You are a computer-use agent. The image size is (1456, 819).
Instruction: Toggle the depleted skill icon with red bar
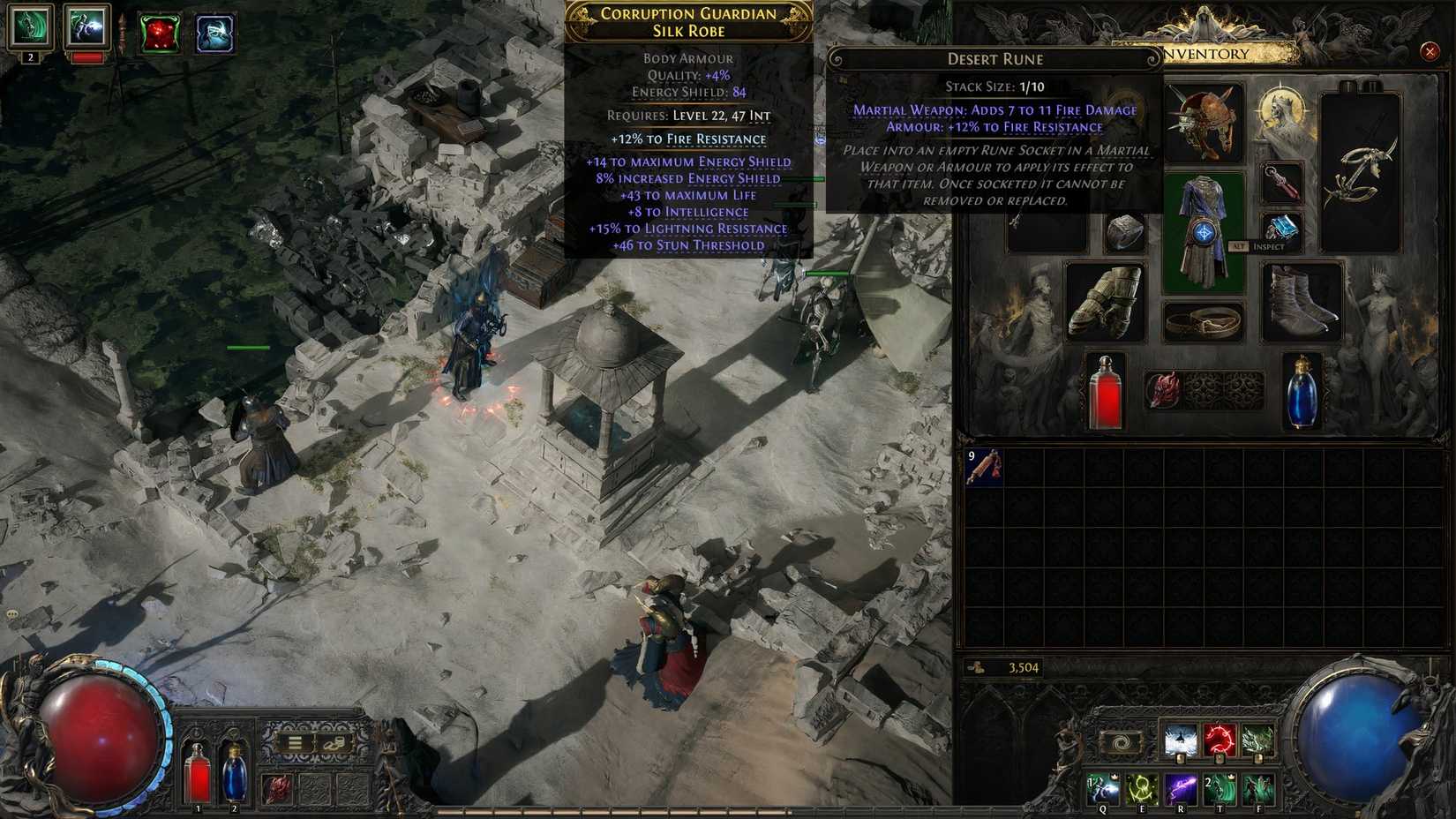click(86, 26)
